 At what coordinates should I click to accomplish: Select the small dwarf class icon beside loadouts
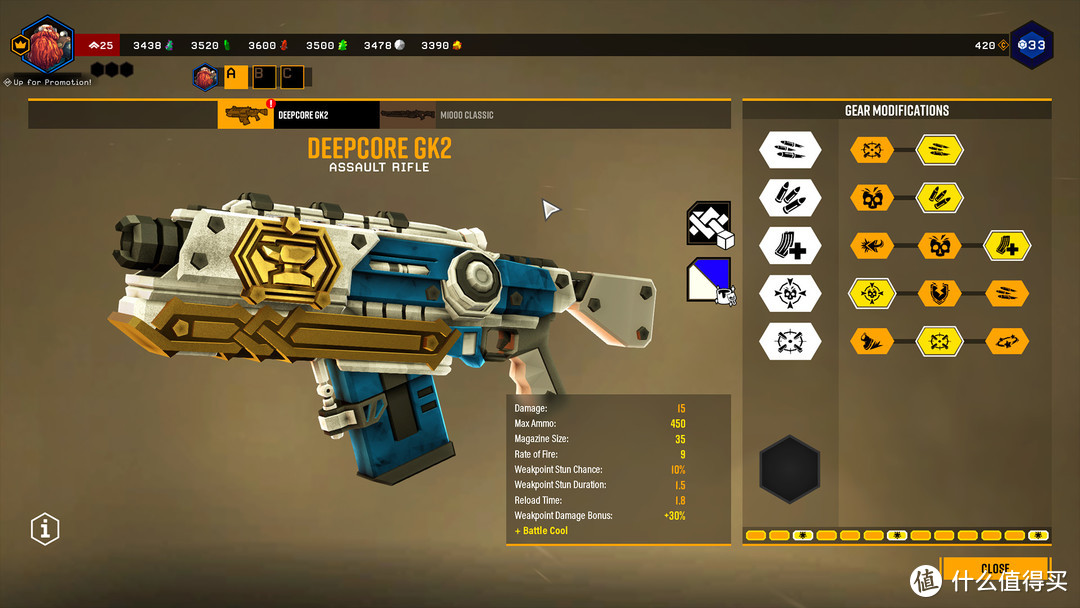point(206,76)
